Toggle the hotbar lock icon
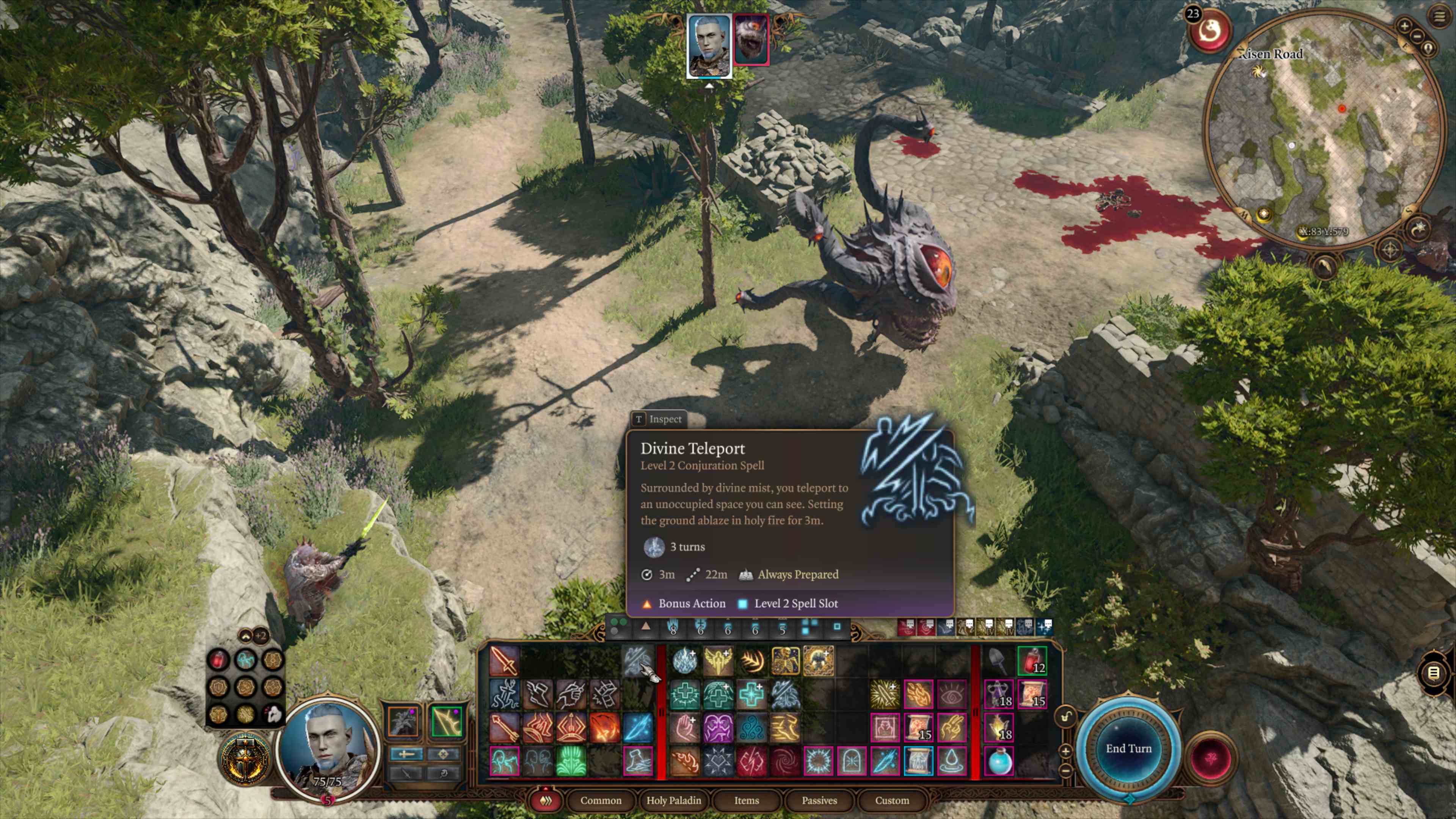 pos(1065,717)
